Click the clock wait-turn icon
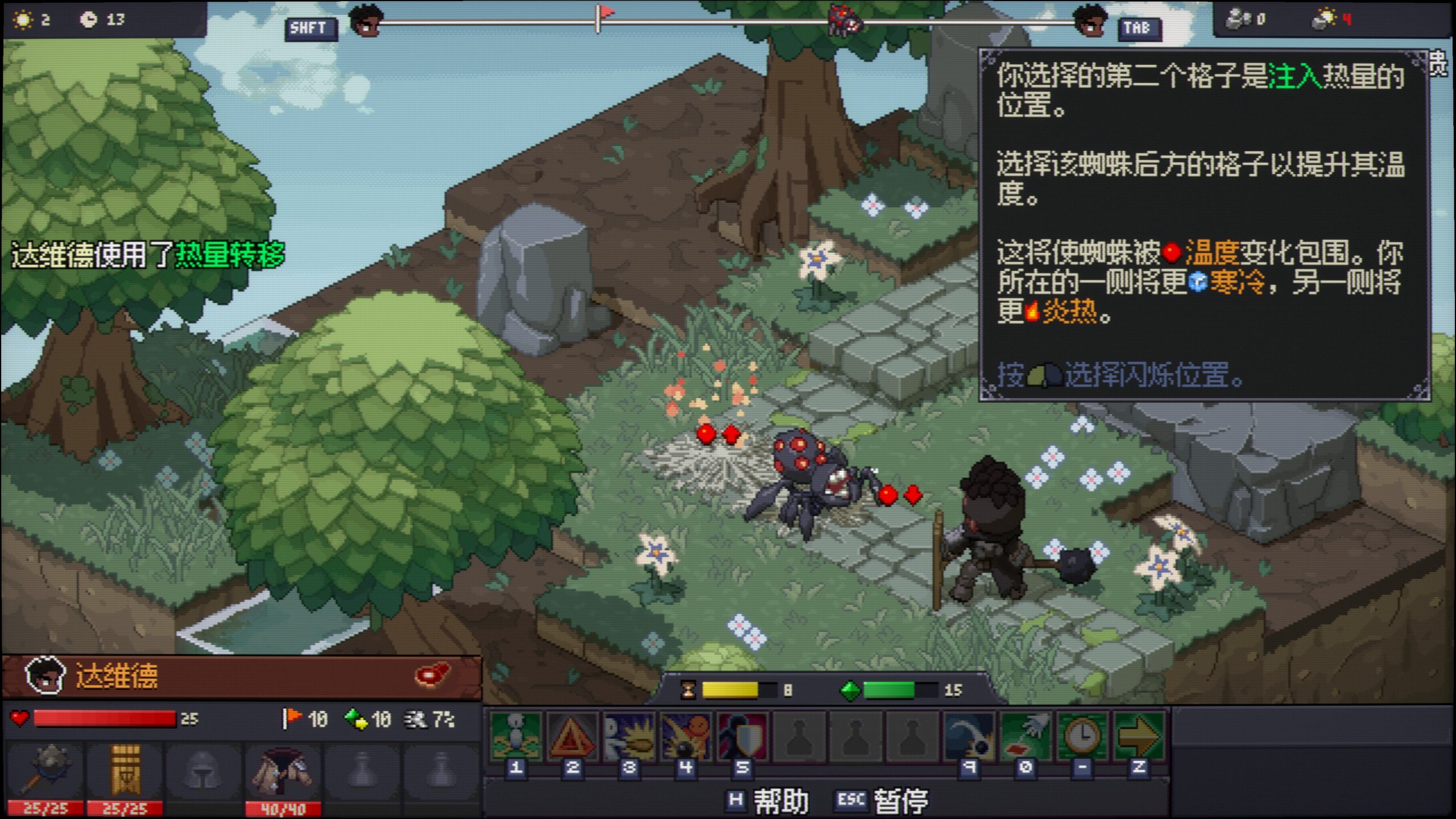The image size is (1456, 819). (1082, 737)
